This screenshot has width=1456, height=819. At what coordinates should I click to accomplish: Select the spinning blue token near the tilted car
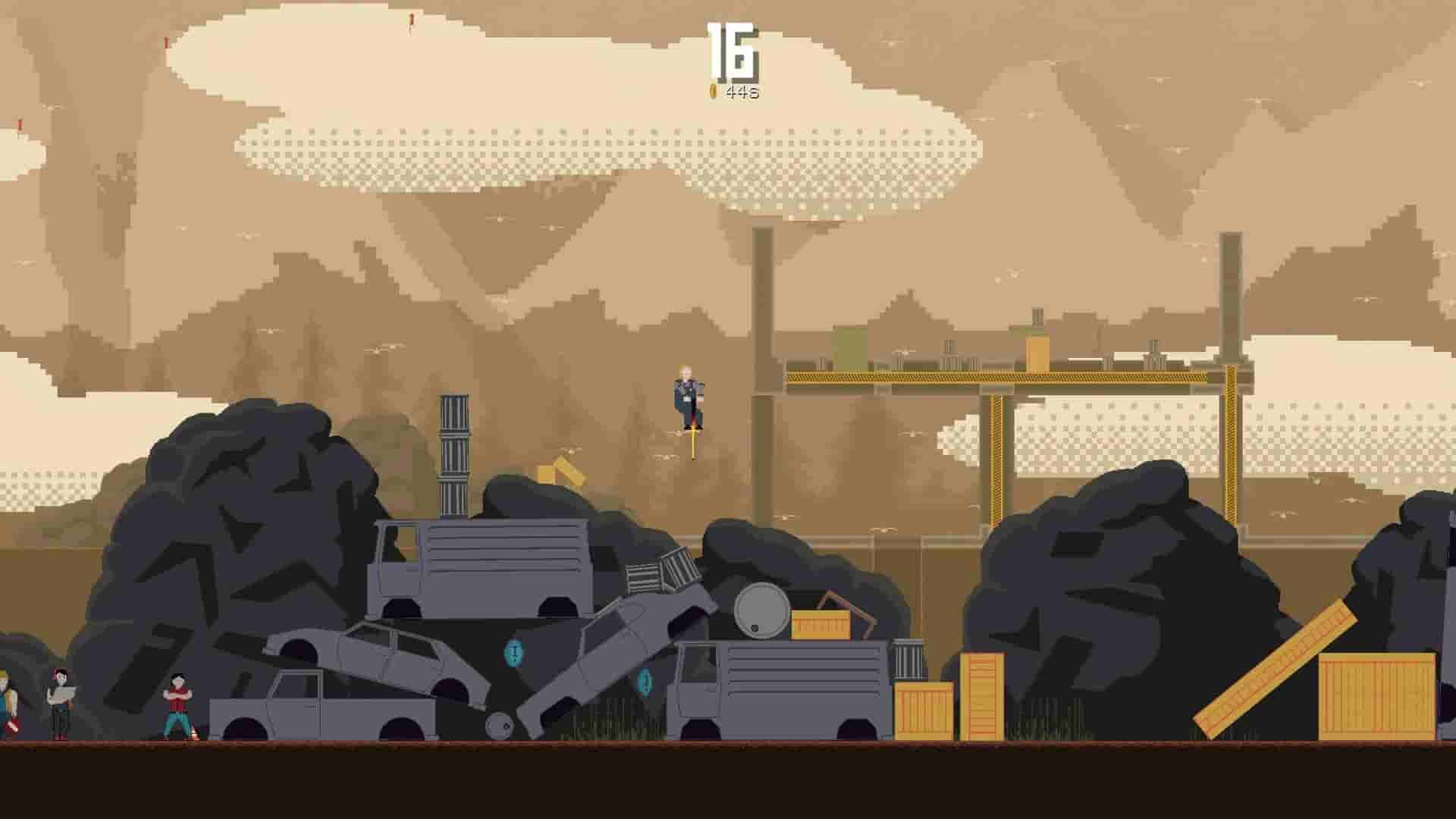pyautogui.click(x=513, y=652)
